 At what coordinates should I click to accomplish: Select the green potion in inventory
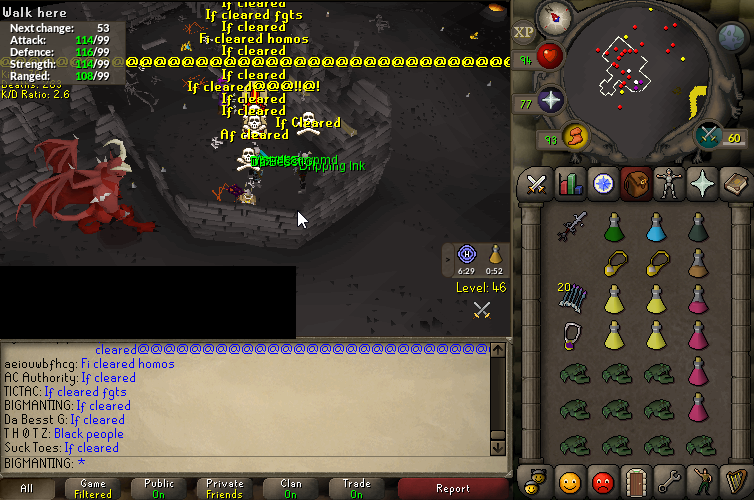coord(614,228)
